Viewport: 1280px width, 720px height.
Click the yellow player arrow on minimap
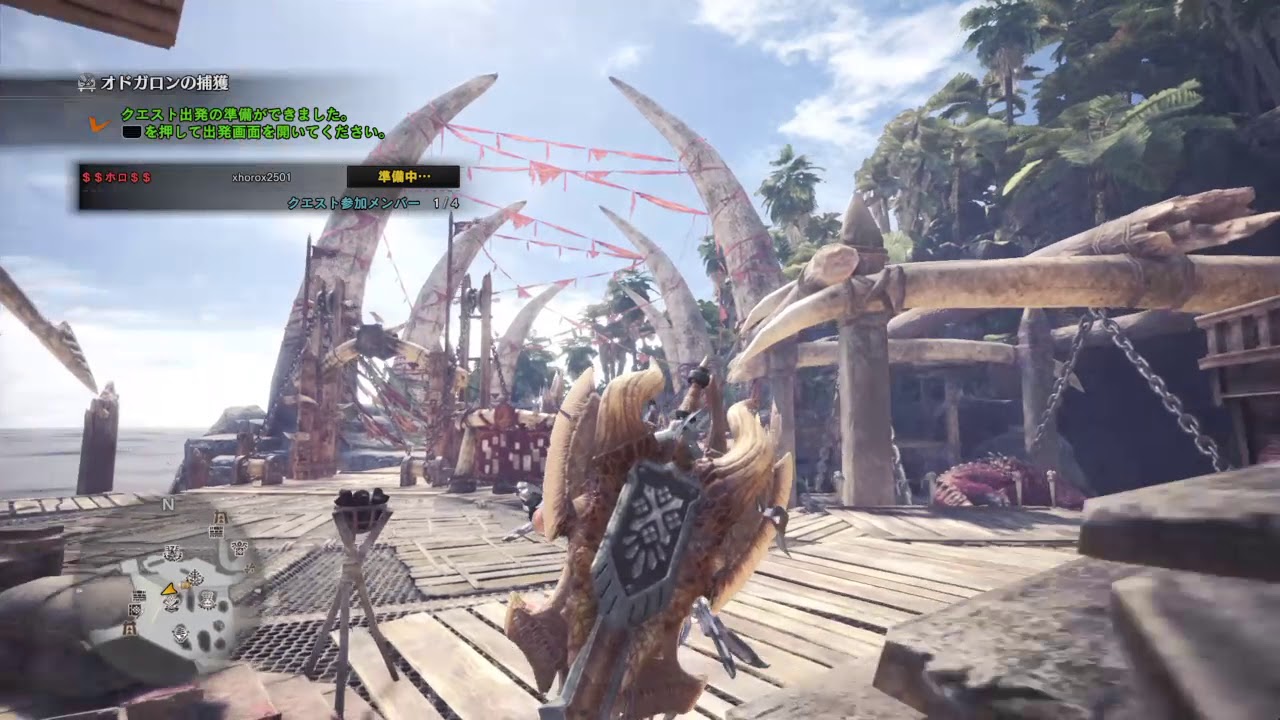(x=170, y=587)
